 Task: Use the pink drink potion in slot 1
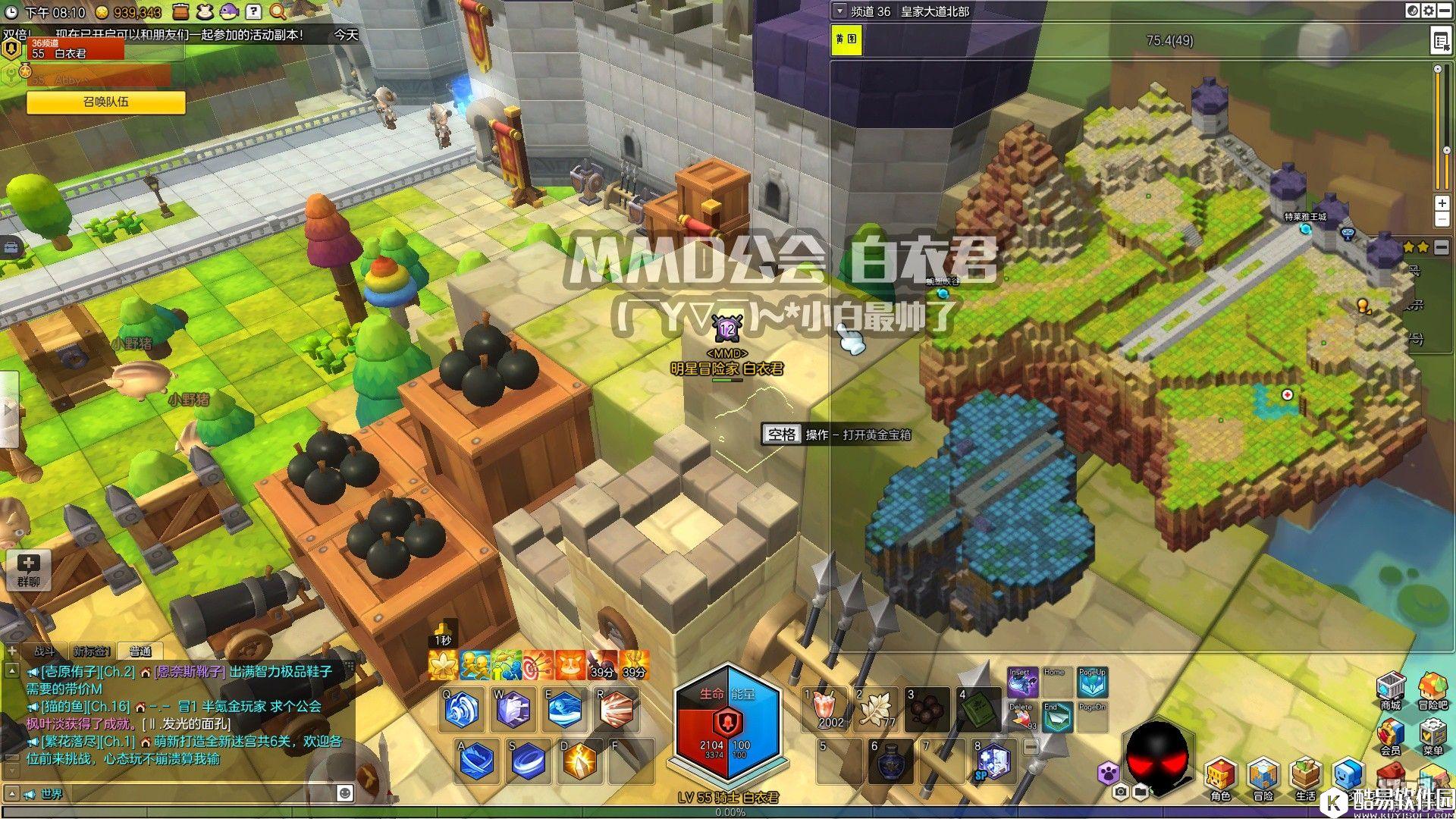pos(829,709)
